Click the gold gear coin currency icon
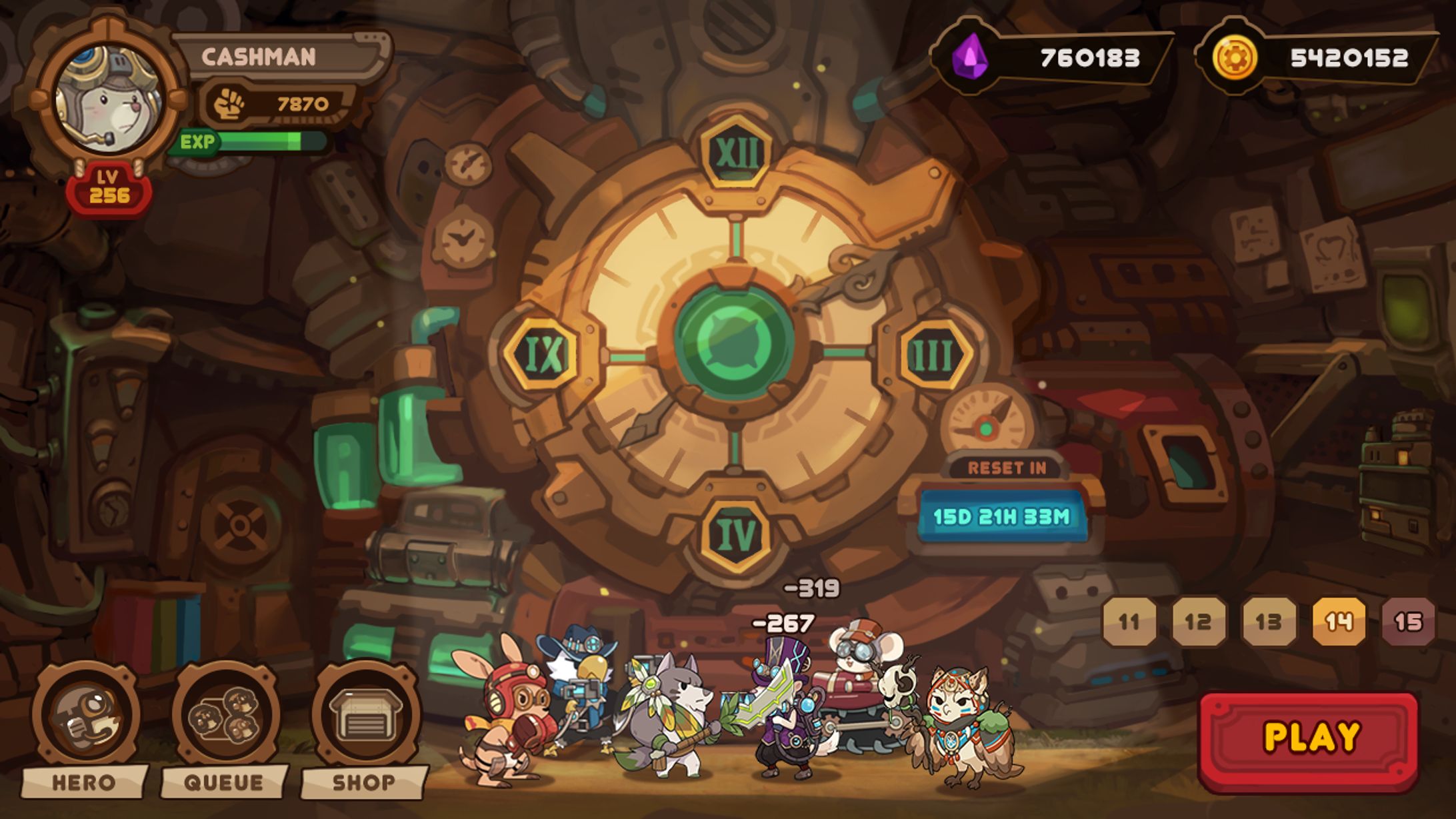 pyautogui.click(x=1234, y=57)
